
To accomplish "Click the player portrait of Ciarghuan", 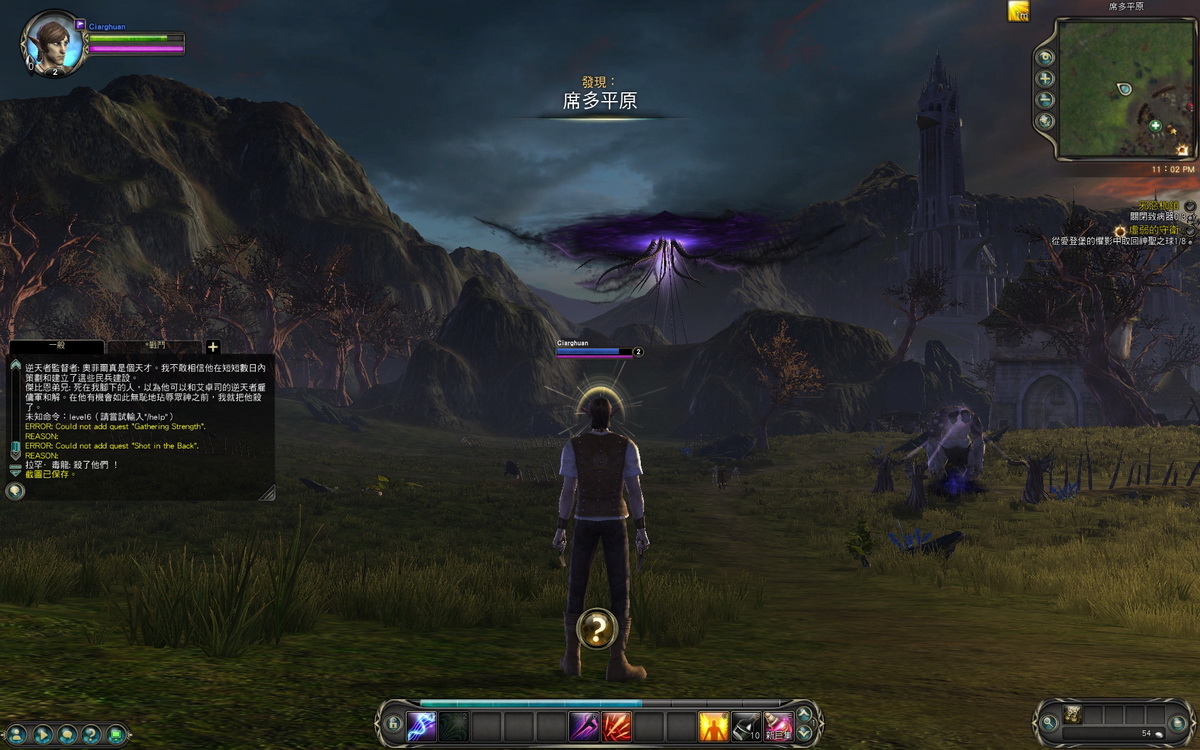I will 48,43.
